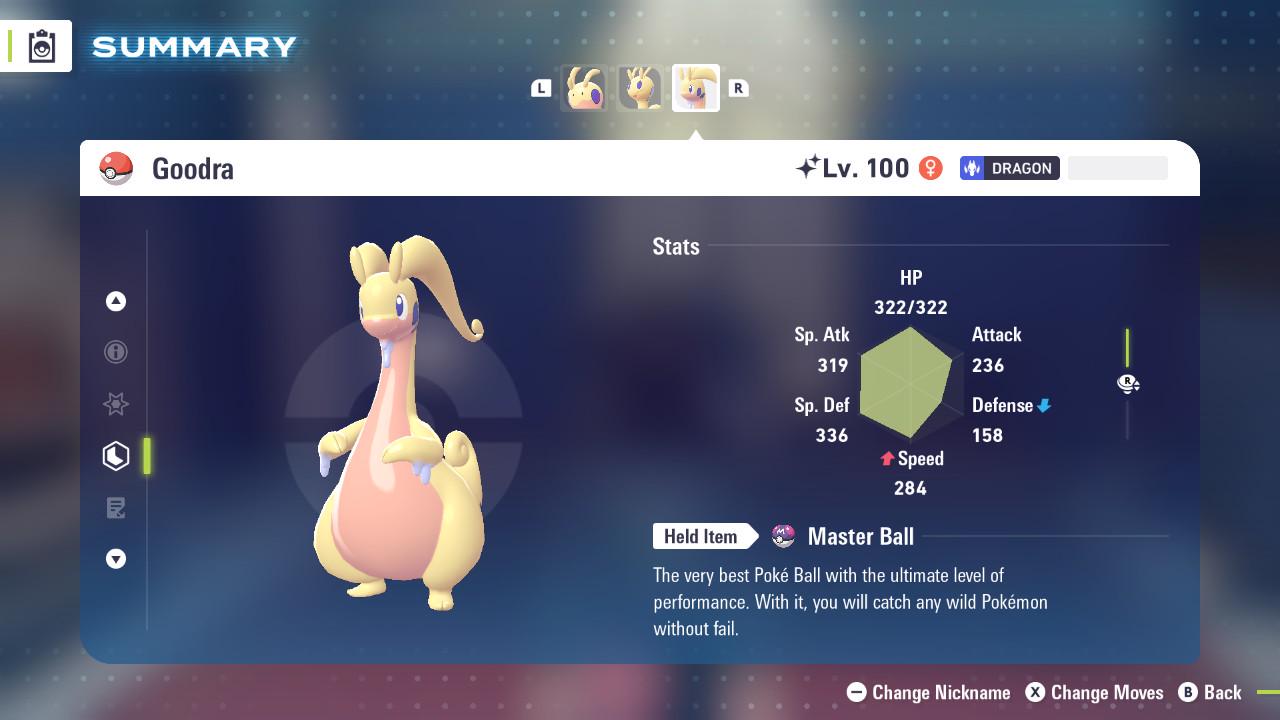Toggle the stats view switch icon
Viewport: 1280px width, 720px height.
coord(1128,383)
